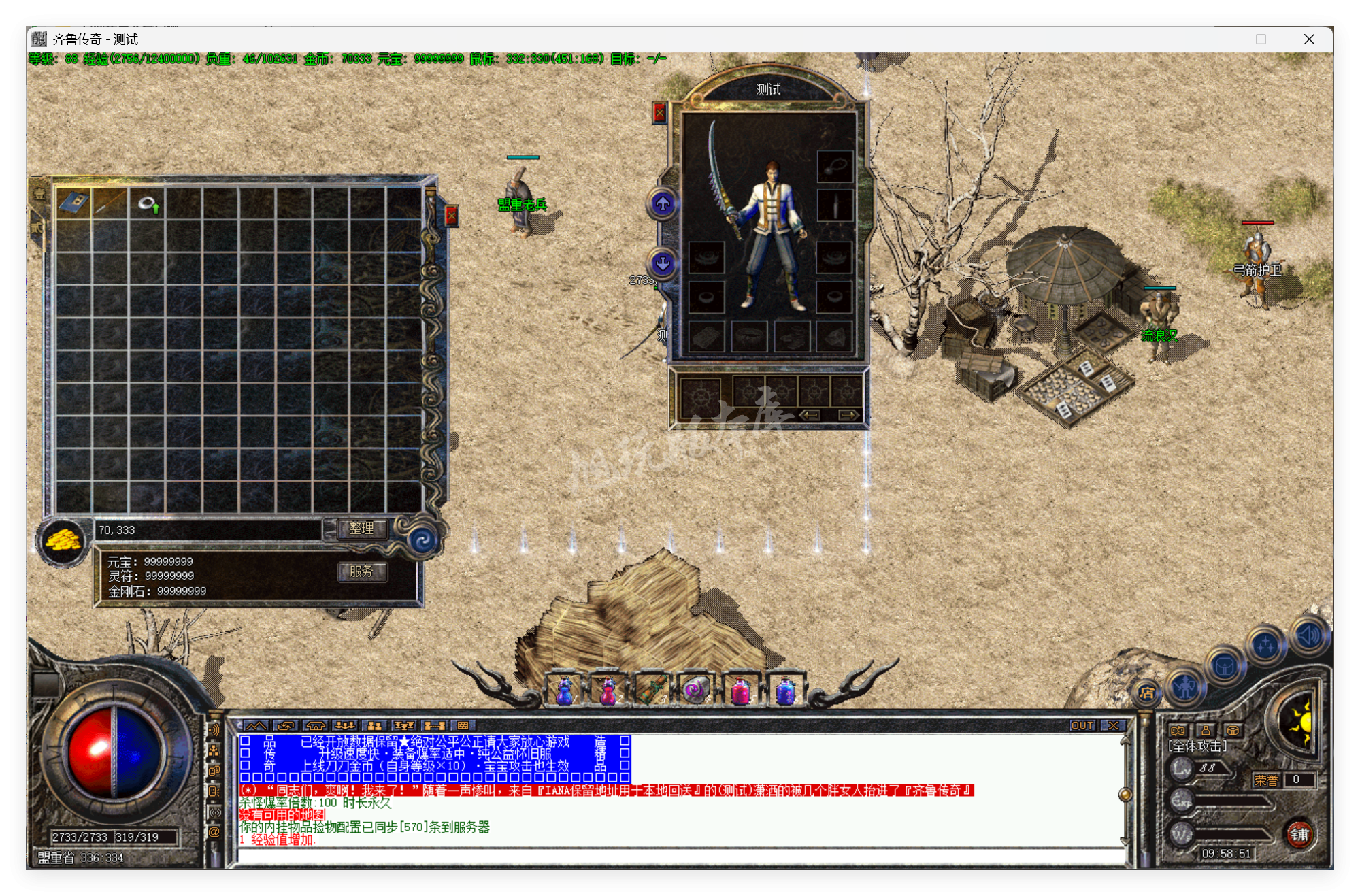Image resolution: width=1360 pixels, height=896 pixels.
Task: Open the 店 shop circle icon
Action: 1146,693
